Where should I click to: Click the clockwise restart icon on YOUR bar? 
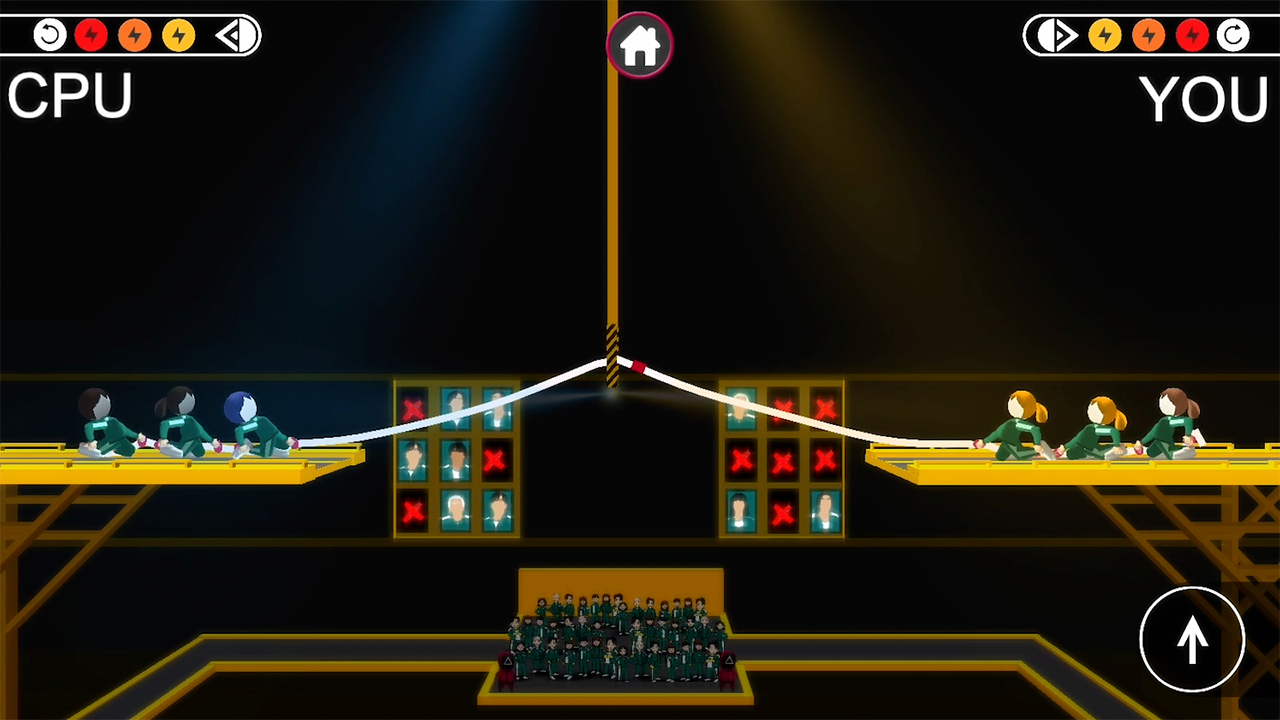[x=1232, y=35]
